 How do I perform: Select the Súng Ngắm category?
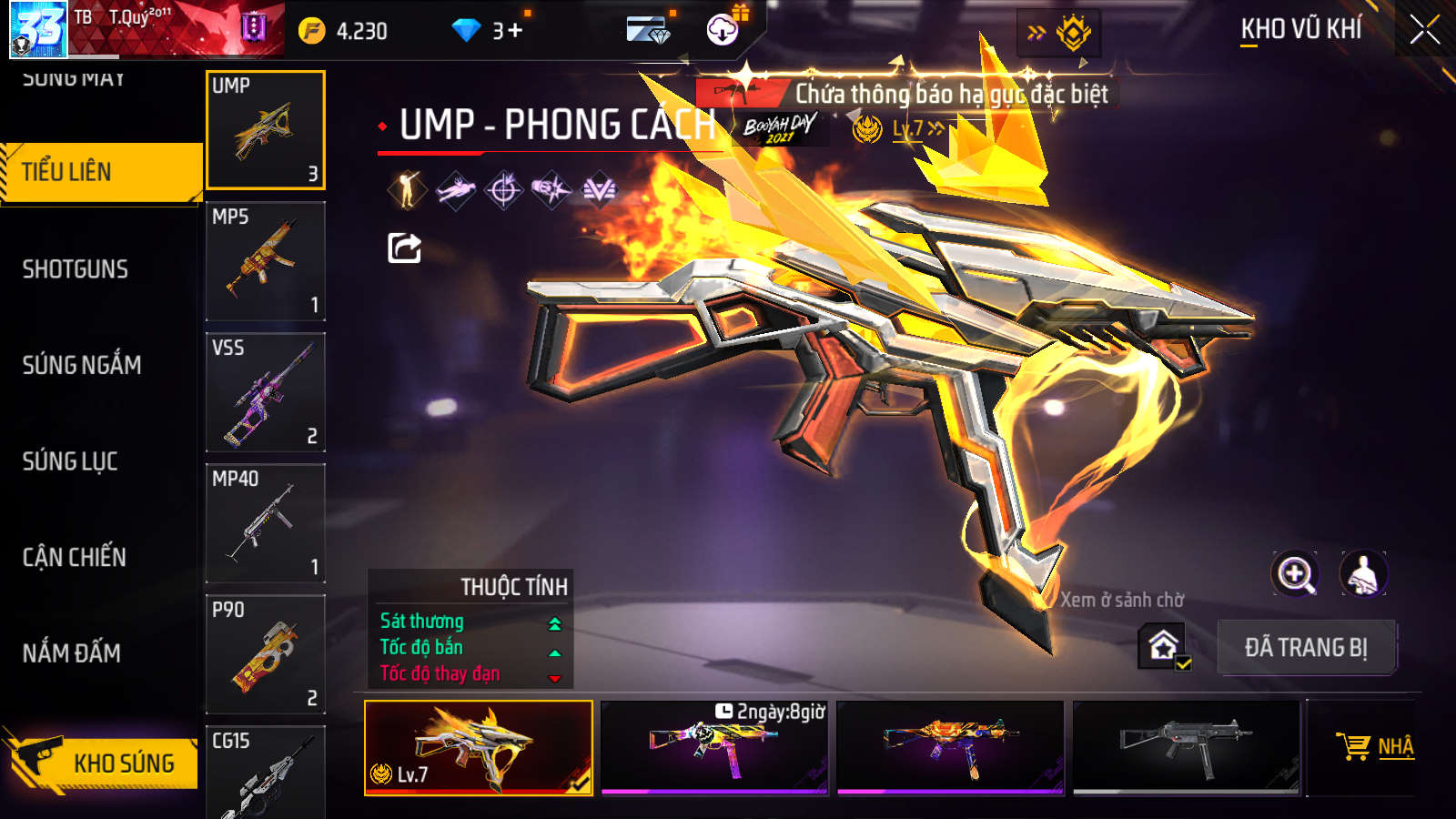tap(82, 365)
